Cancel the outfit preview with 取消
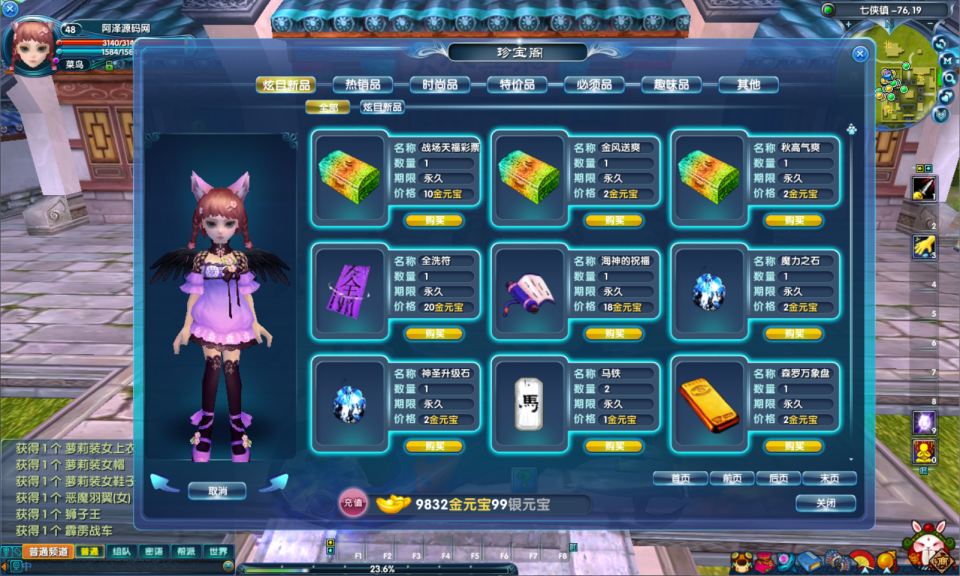The height and width of the screenshot is (576, 960). pos(217,491)
